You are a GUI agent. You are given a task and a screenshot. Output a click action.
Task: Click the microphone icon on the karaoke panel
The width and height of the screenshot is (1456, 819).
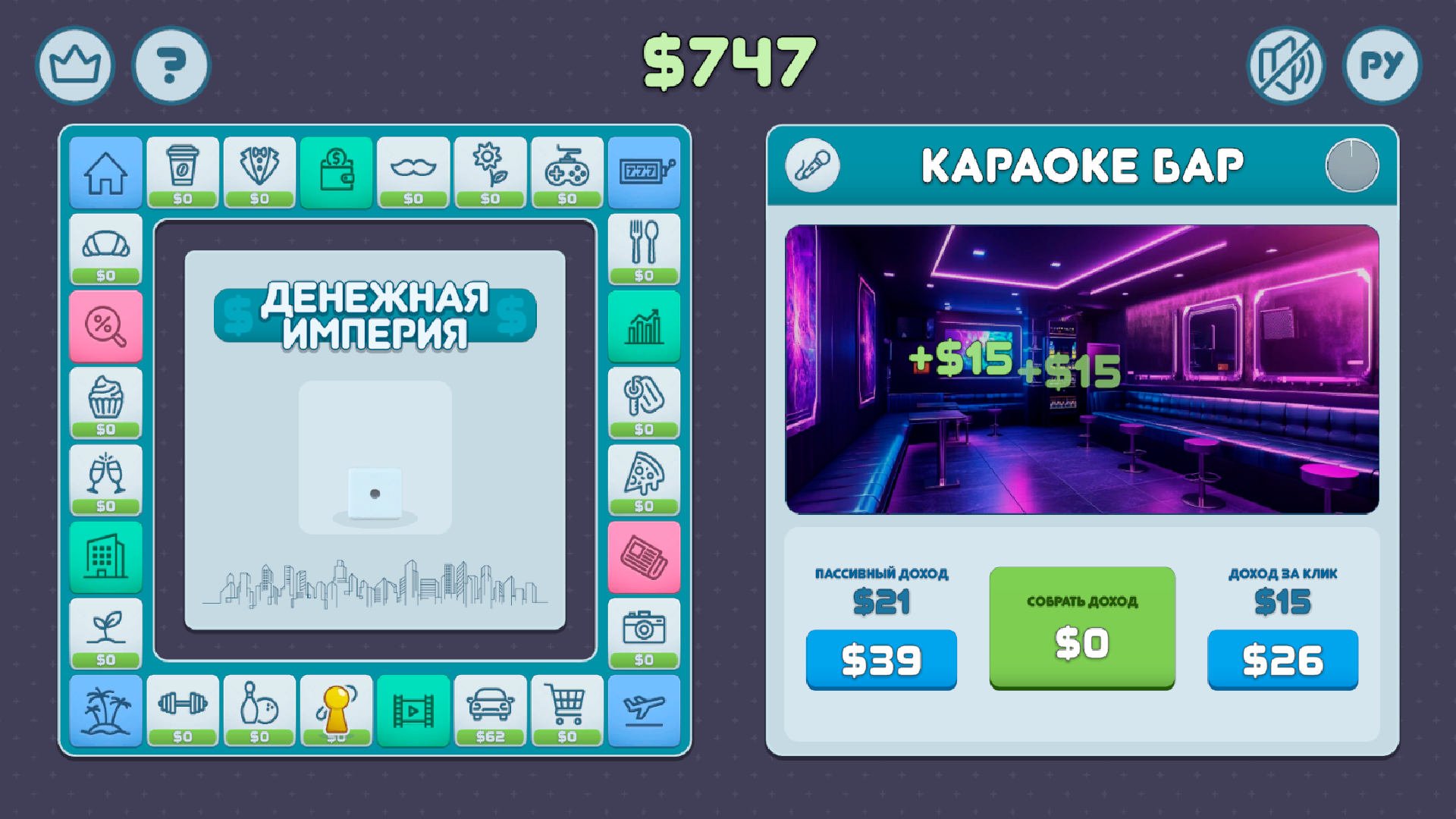[813, 166]
